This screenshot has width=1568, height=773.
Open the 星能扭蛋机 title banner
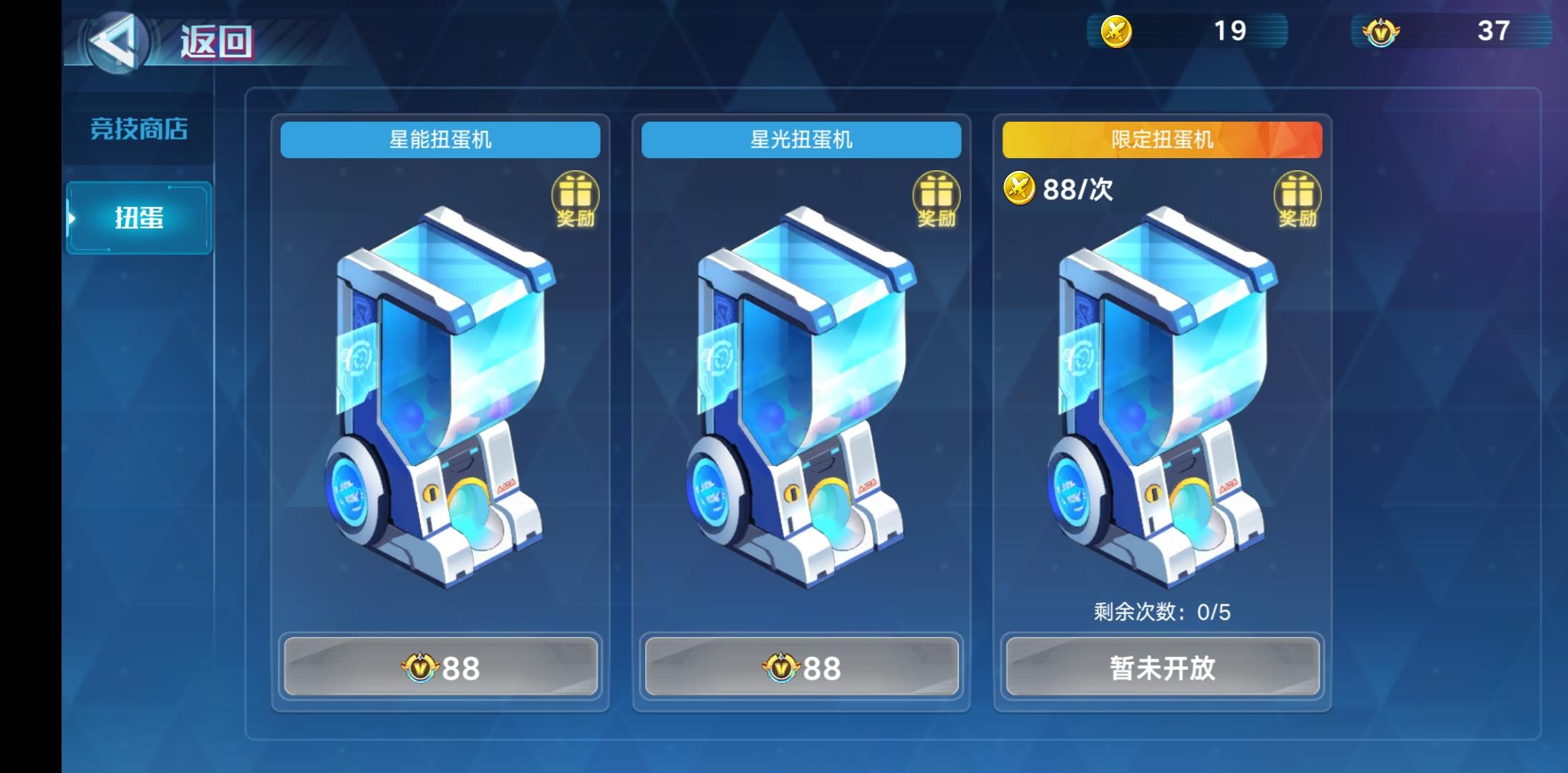pyautogui.click(x=440, y=139)
